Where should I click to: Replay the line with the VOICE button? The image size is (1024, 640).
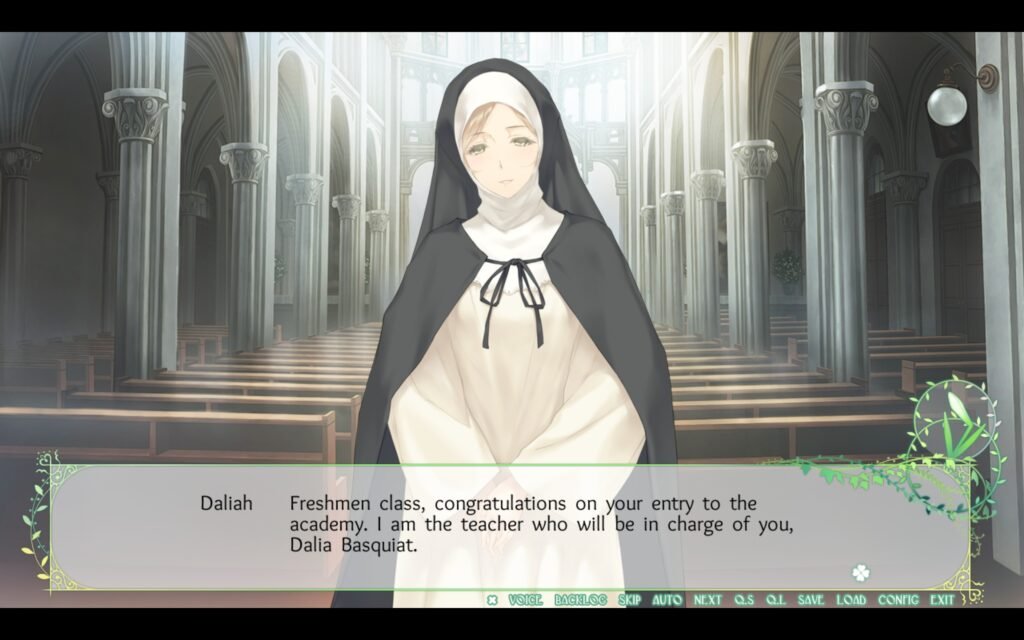(525, 600)
